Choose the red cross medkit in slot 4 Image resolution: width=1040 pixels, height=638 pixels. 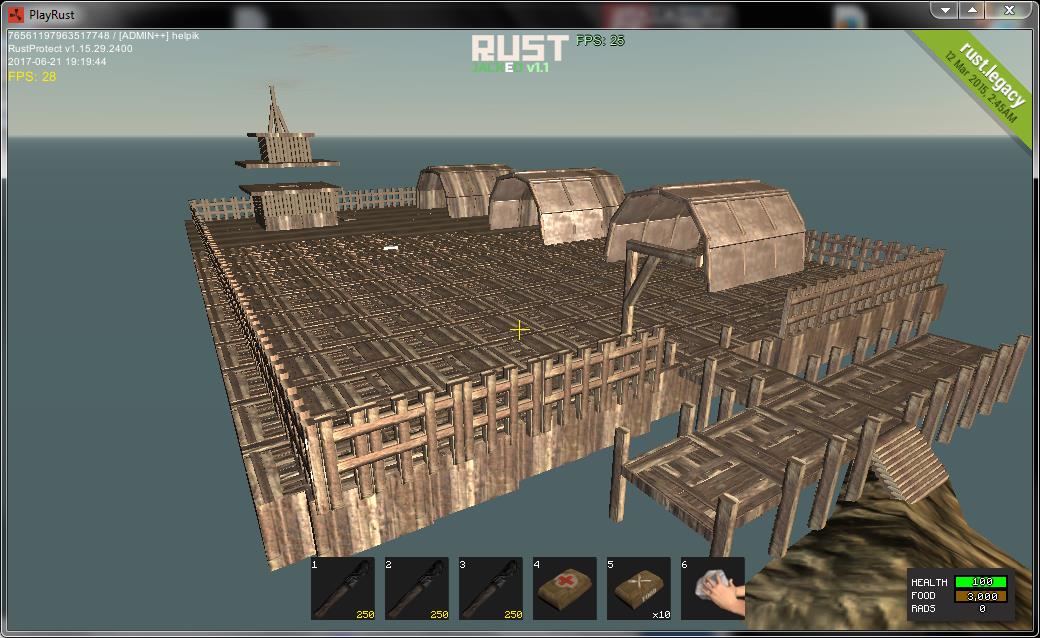point(565,589)
